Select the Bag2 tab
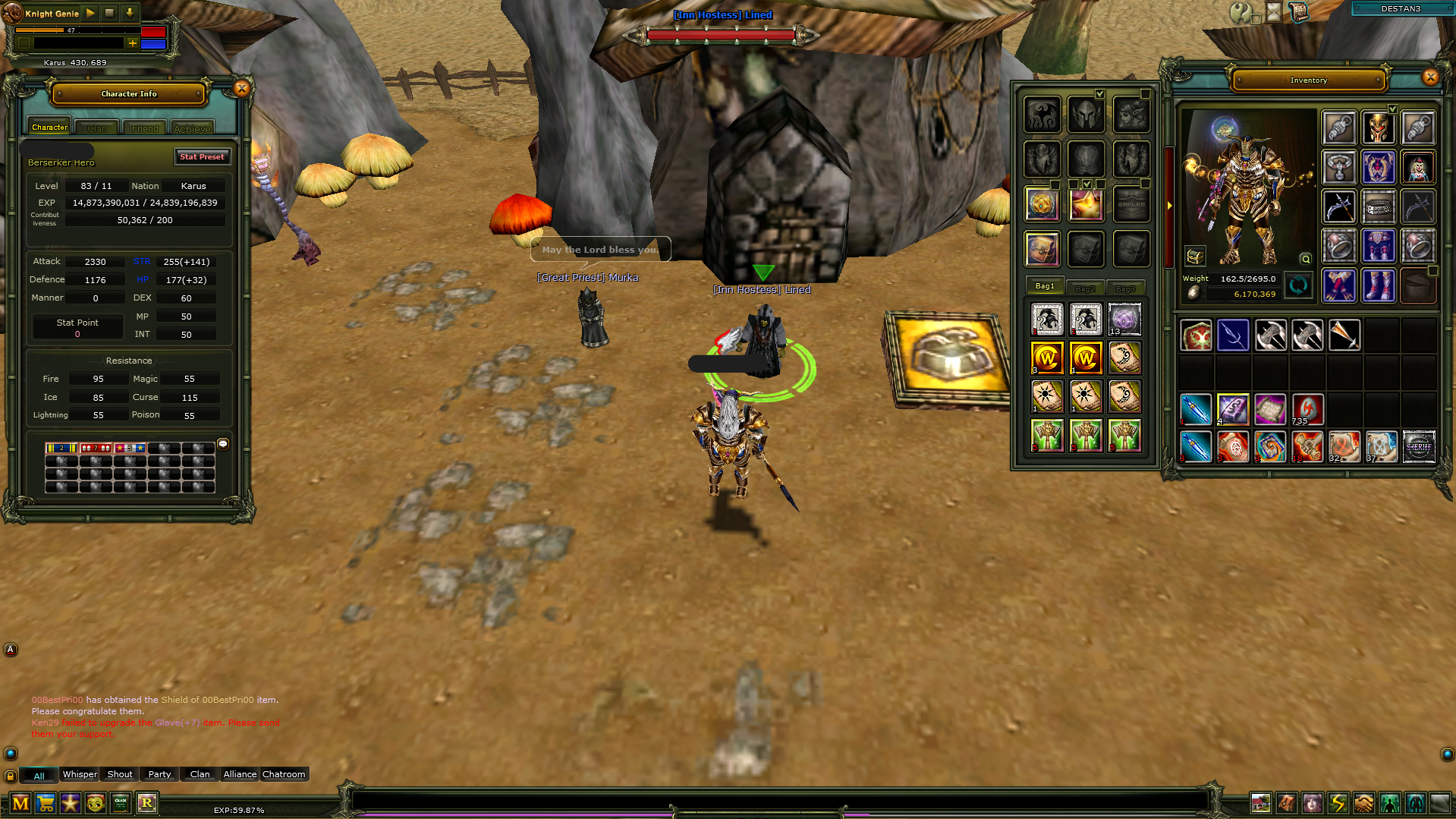The width and height of the screenshot is (1456, 819). 1085,288
